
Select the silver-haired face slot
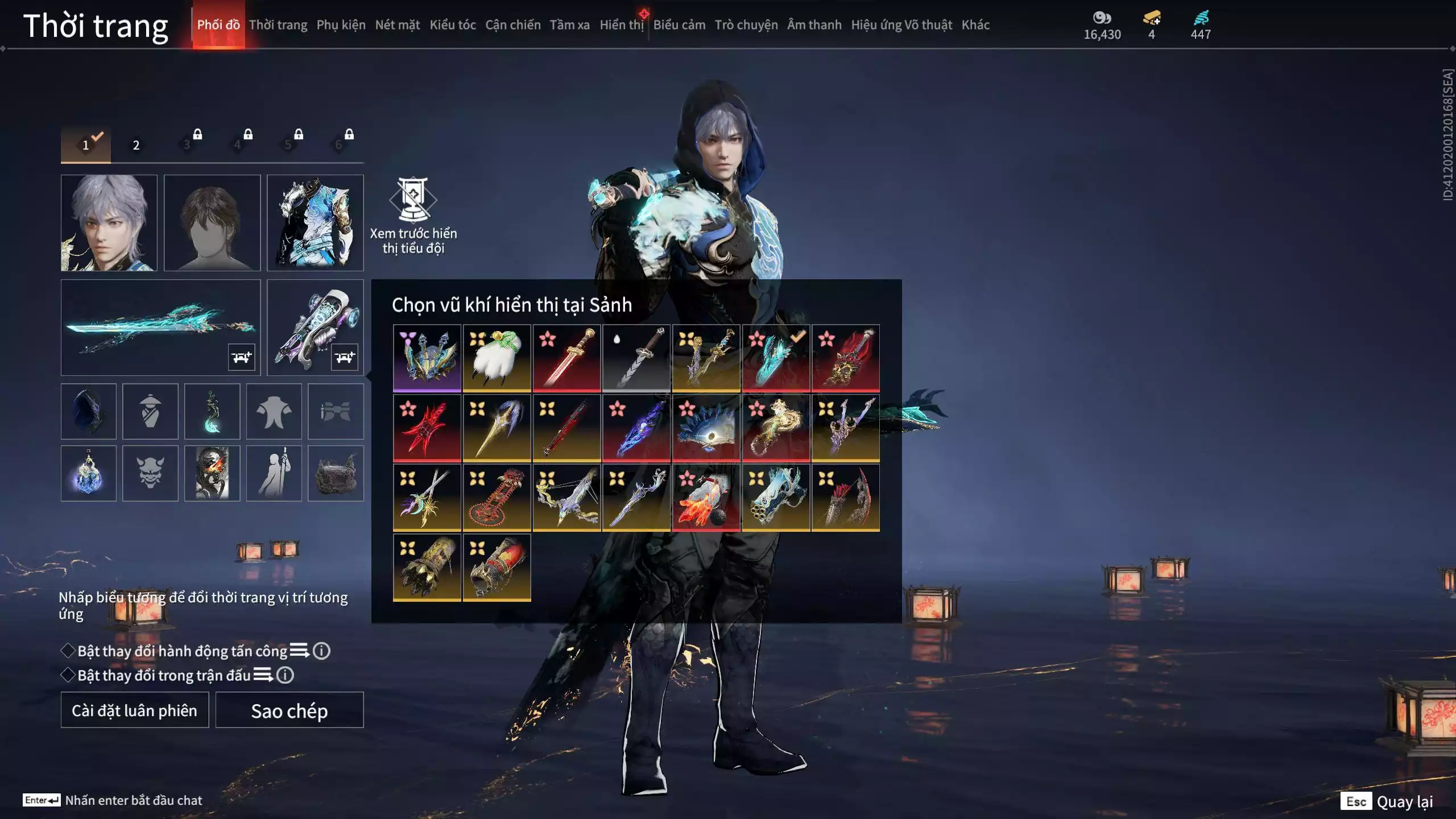click(x=109, y=222)
